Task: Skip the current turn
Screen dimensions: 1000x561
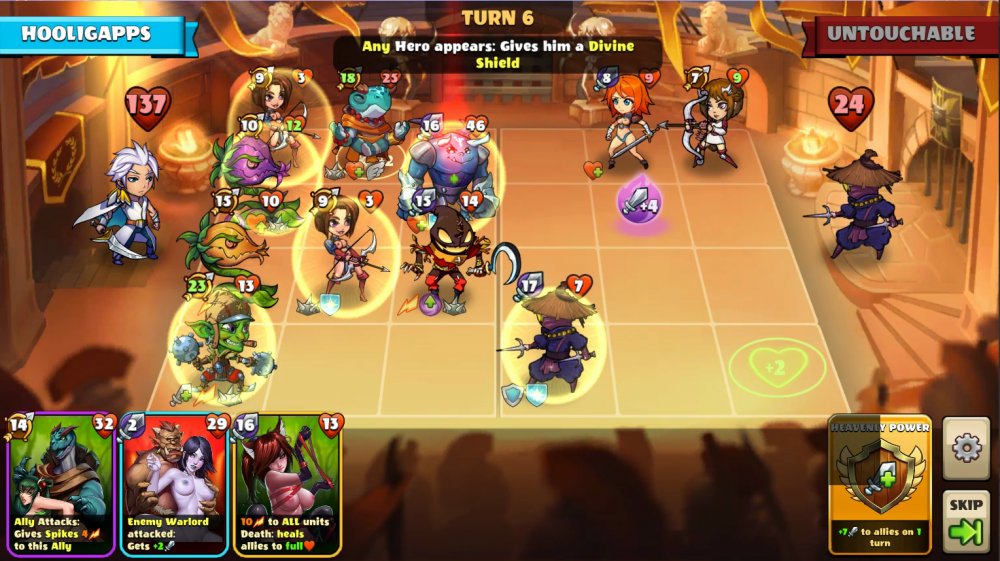Action: pyautogui.click(x=966, y=522)
